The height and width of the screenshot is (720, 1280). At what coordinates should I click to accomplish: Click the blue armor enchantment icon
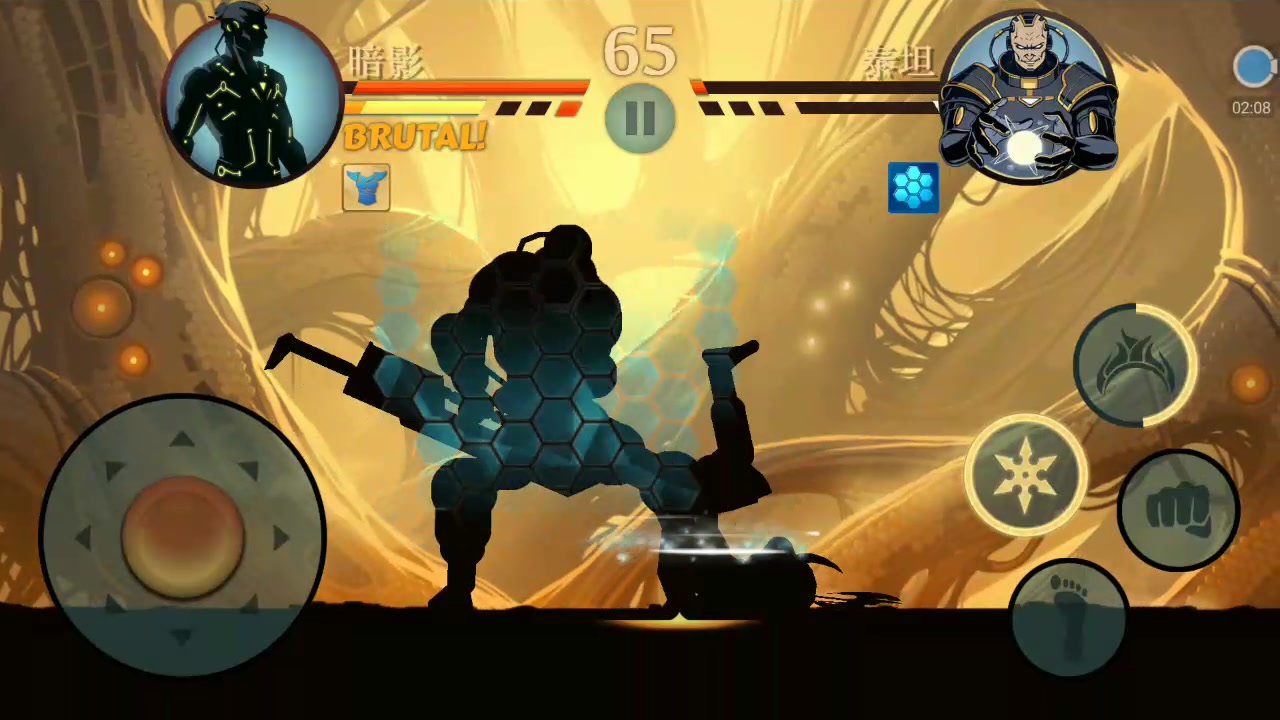click(x=366, y=188)
